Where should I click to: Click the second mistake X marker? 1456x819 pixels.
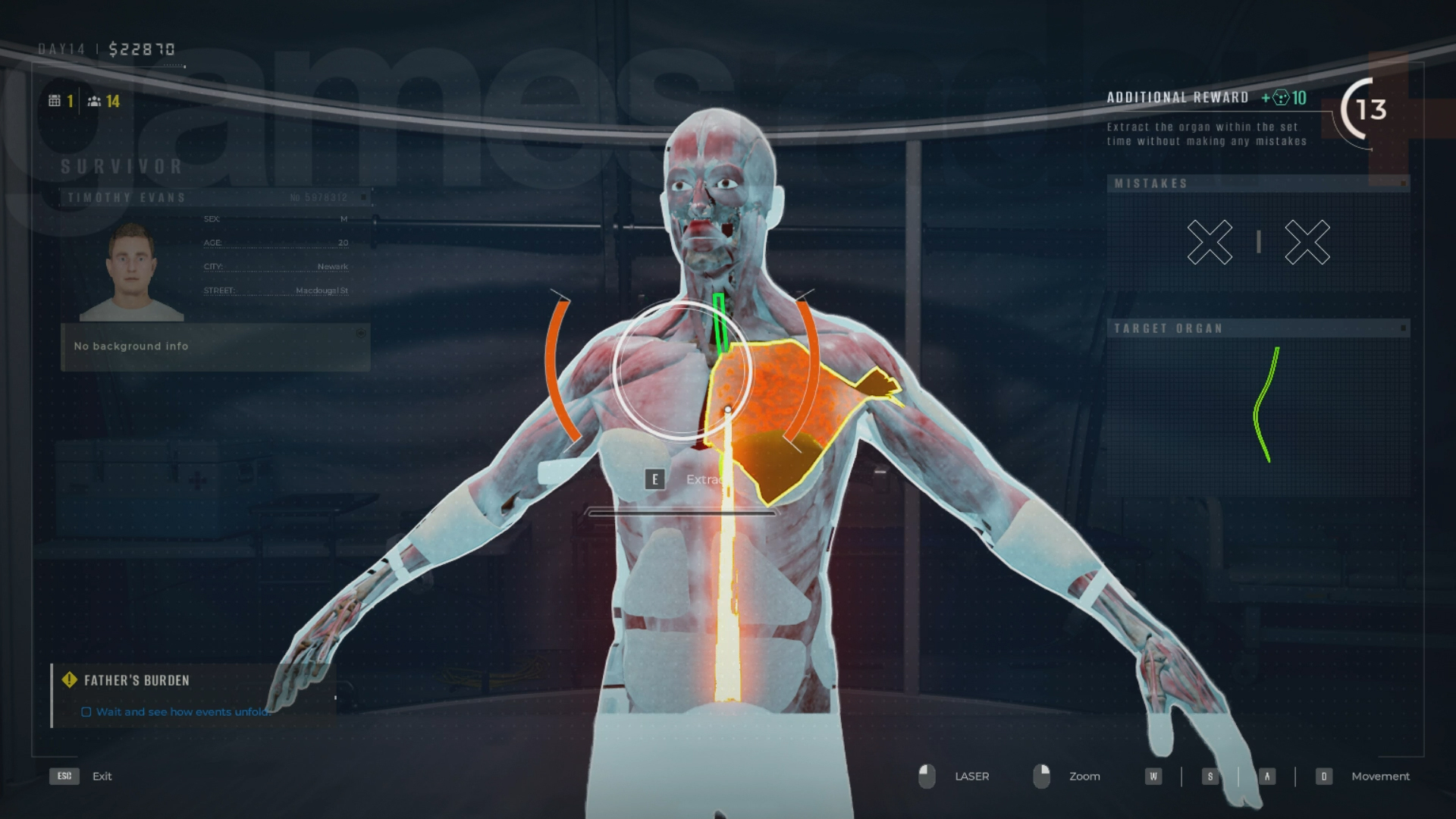click(x=1307, y=242)
